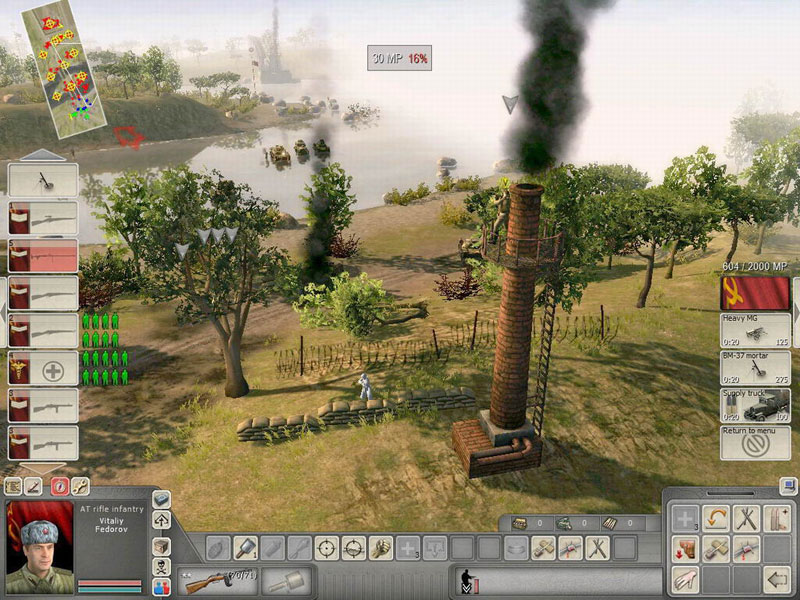Image resolution: width=800 pixels, height=600 pixels.
Task: Click the clenched fist melee command
Action: [380, 547]
